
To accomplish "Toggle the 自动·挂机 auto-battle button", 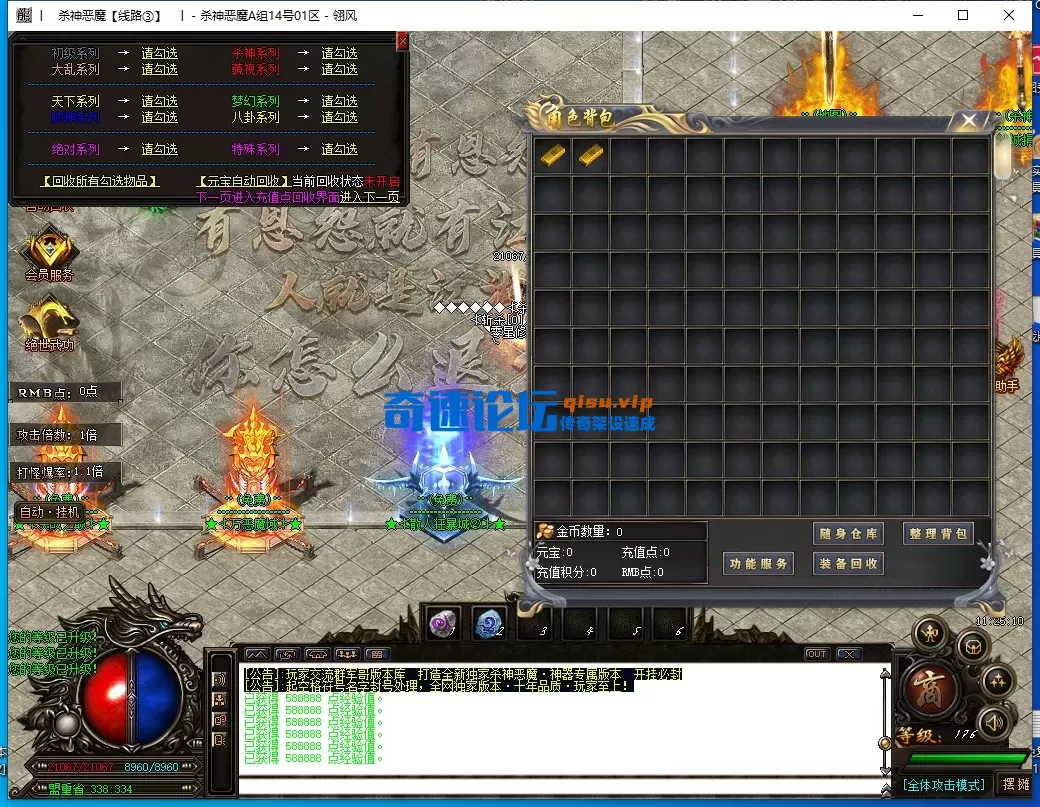I will click(x=49, y=512).
